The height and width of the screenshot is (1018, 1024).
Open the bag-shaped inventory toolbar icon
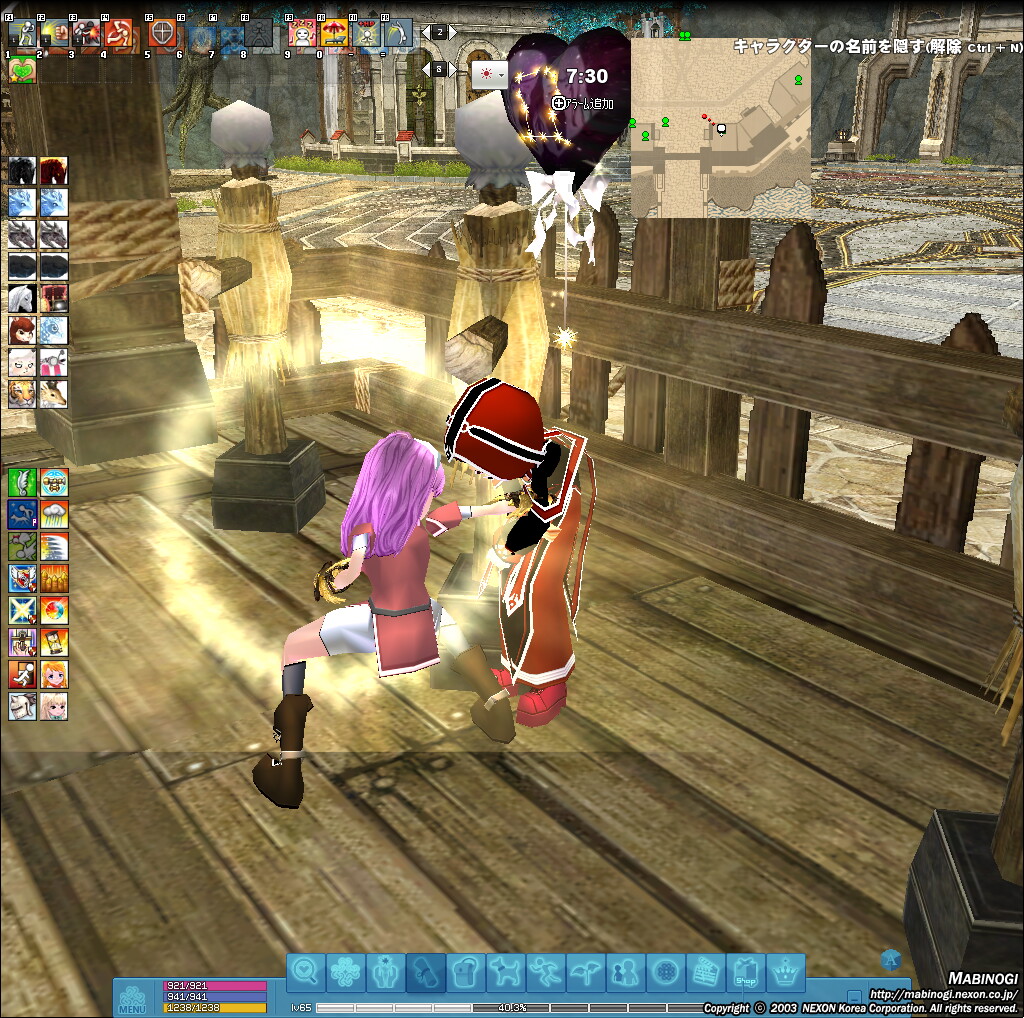[x=466, y=972]
